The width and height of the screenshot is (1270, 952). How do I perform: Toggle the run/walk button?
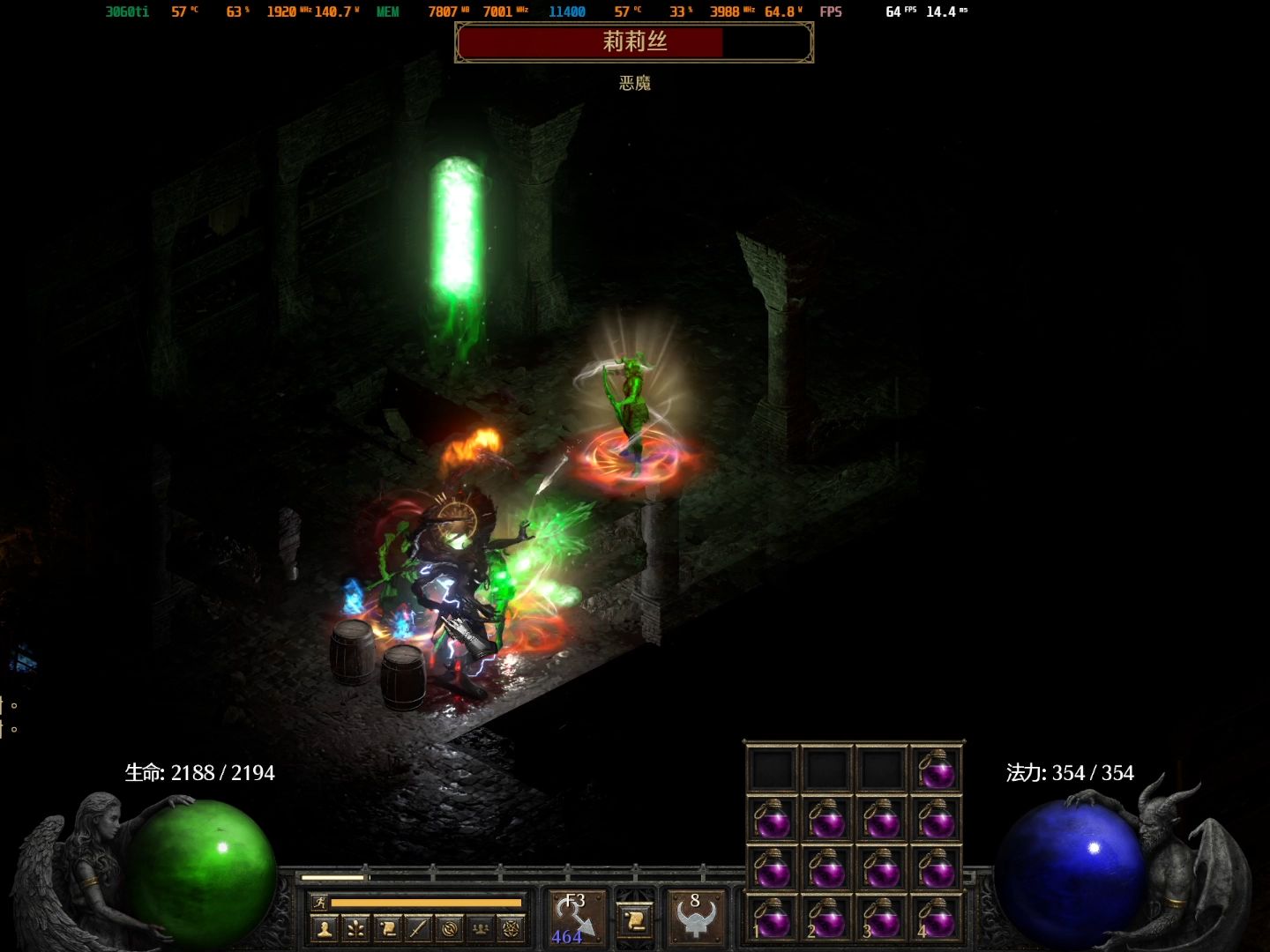click(318, 903)
